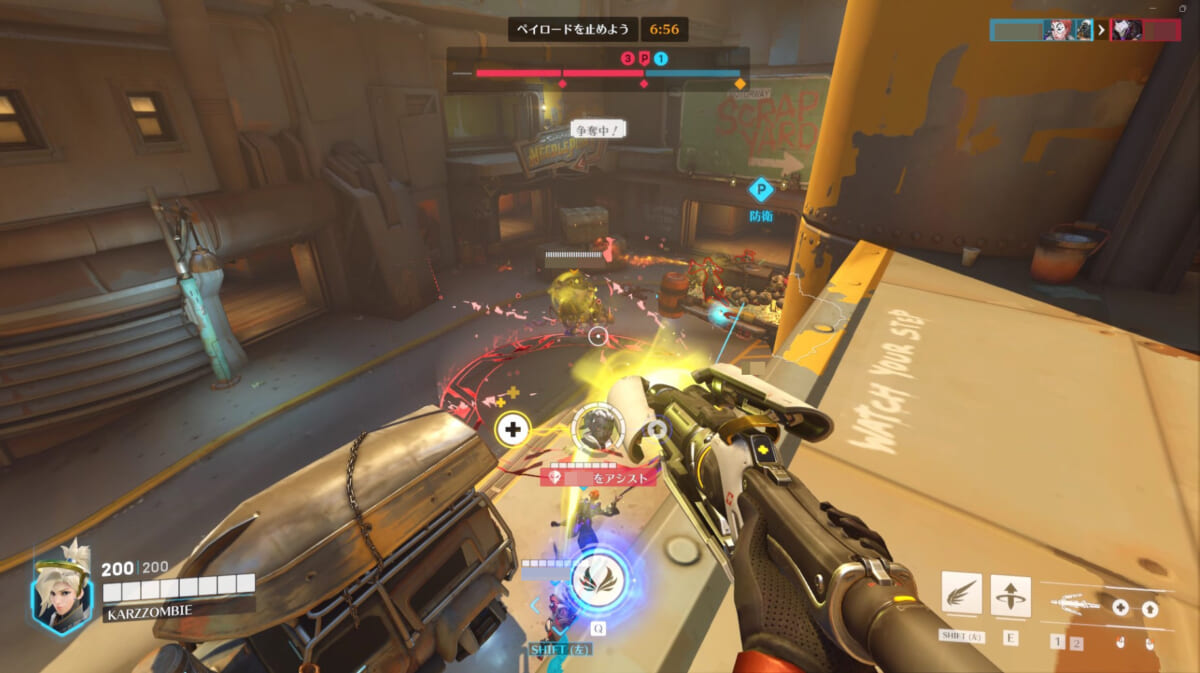Select the kill feed entry
Image resolution: width=1200 pixels, height=673 pixels.
point(1085,30)
